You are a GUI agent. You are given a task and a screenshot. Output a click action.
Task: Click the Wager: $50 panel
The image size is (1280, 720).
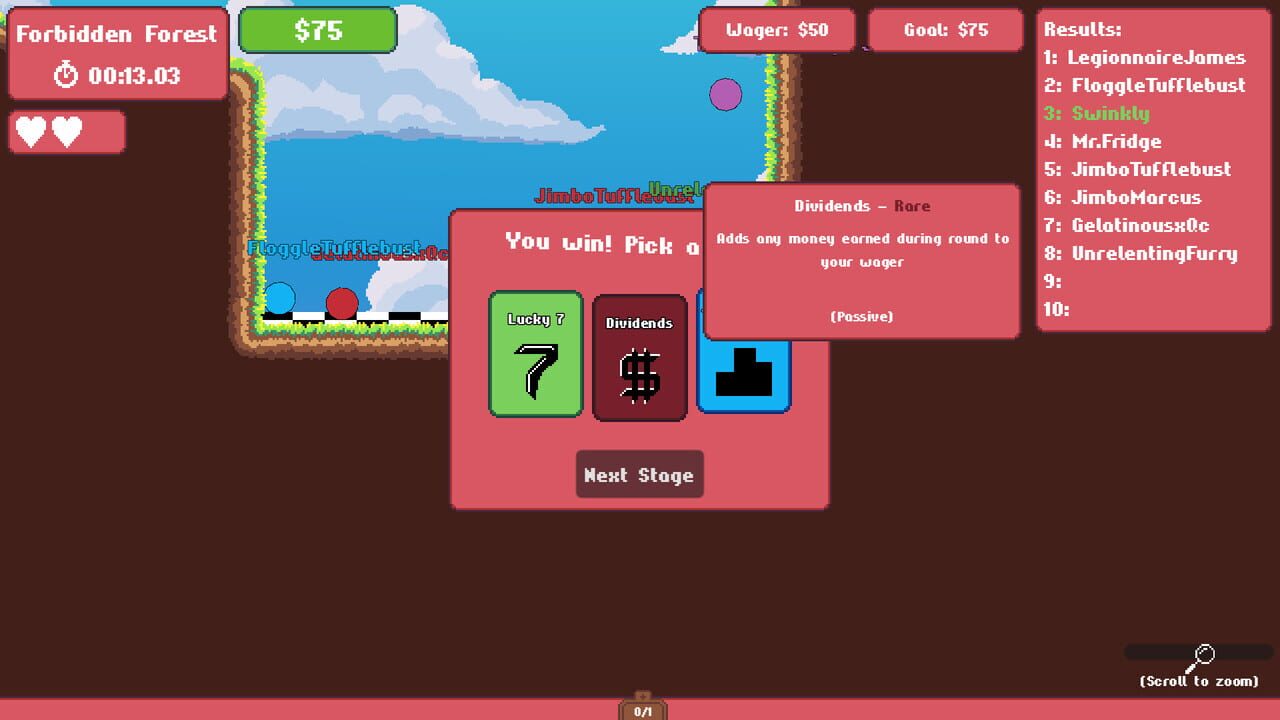(780, 30)
